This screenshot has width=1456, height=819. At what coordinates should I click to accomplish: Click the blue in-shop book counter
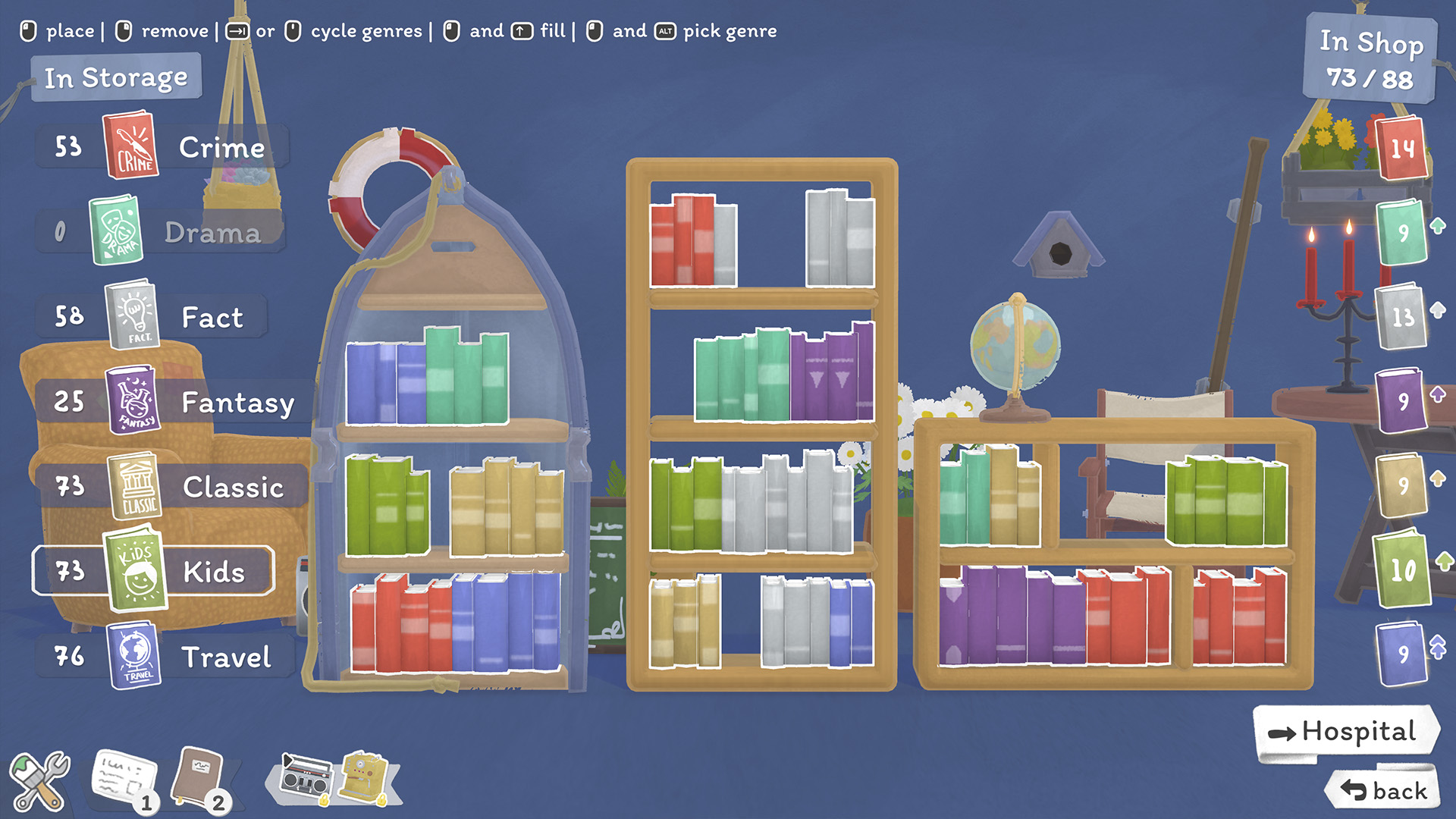[x=1401, y=654]
